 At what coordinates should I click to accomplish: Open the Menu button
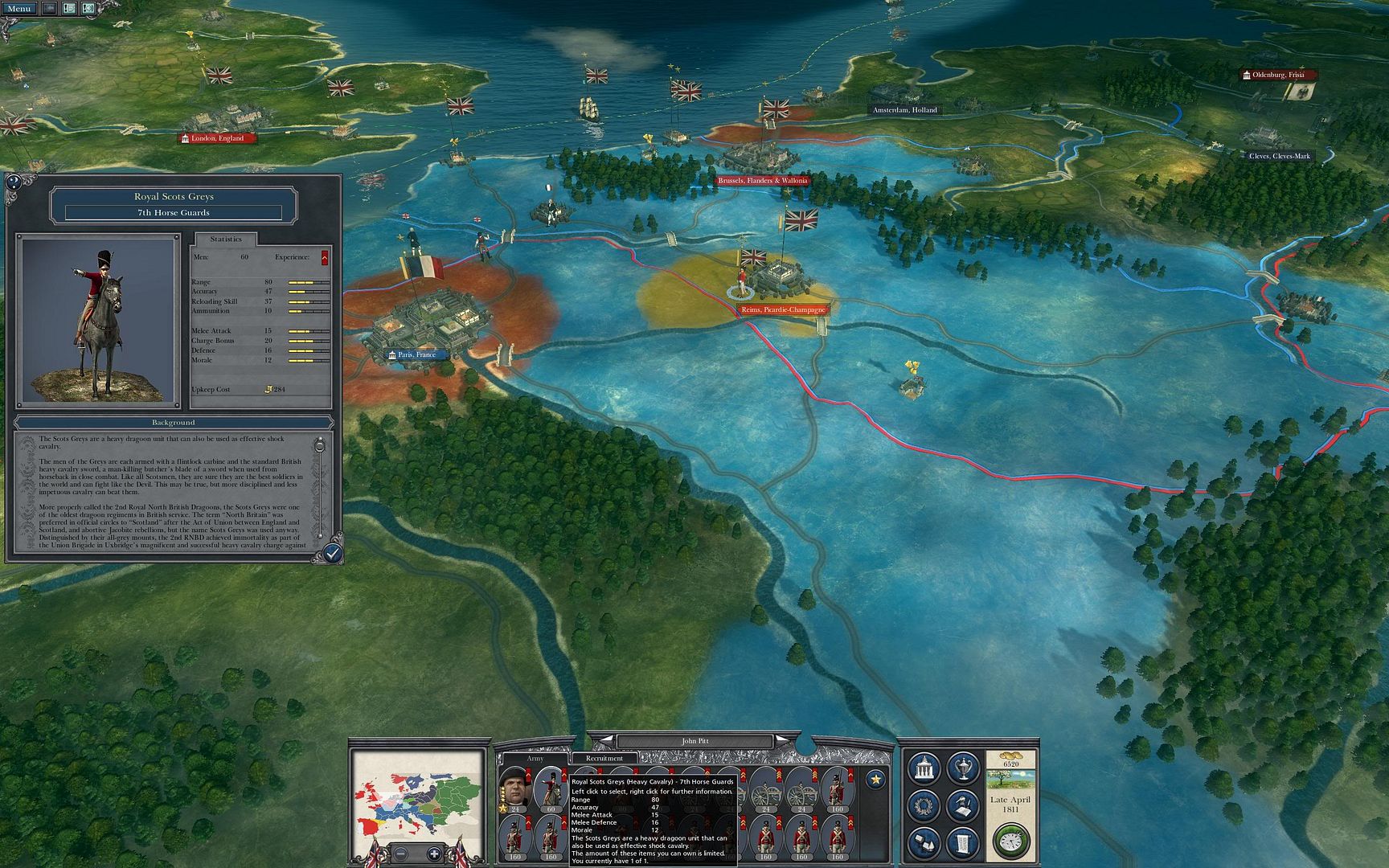19,8
